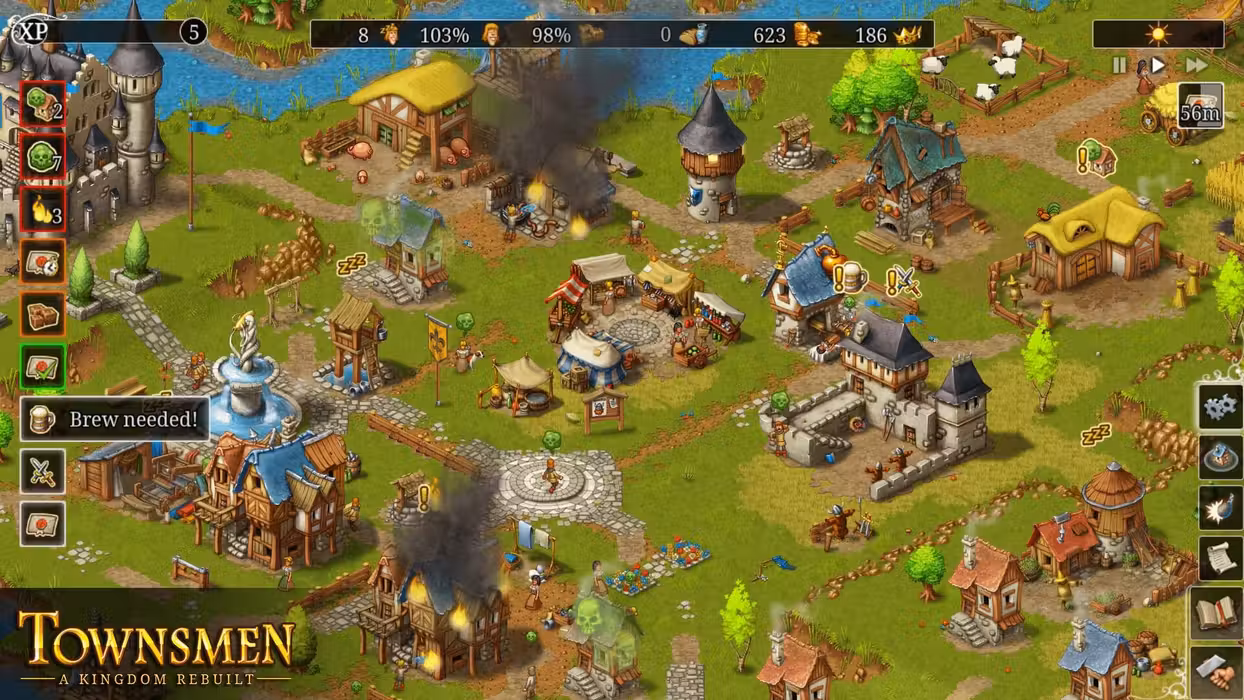Click the fire alert showing 3
Viewport: 1244px width, 700px height.
pos(43,210)
